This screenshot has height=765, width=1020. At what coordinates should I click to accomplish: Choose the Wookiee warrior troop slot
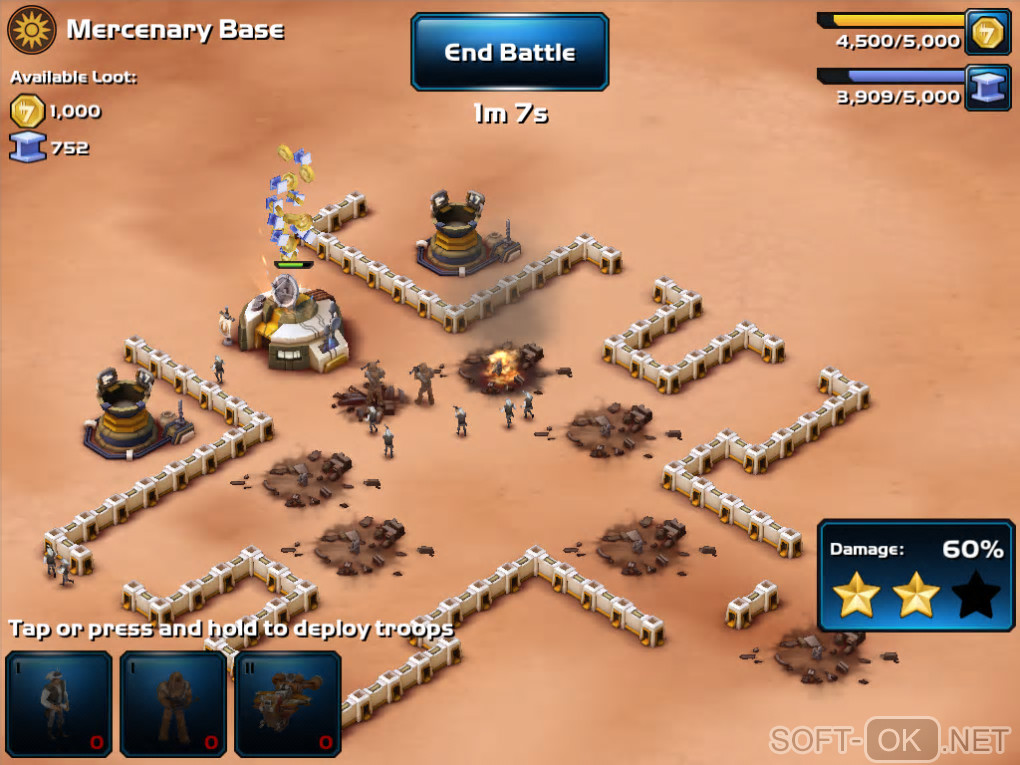click(173, 703)
